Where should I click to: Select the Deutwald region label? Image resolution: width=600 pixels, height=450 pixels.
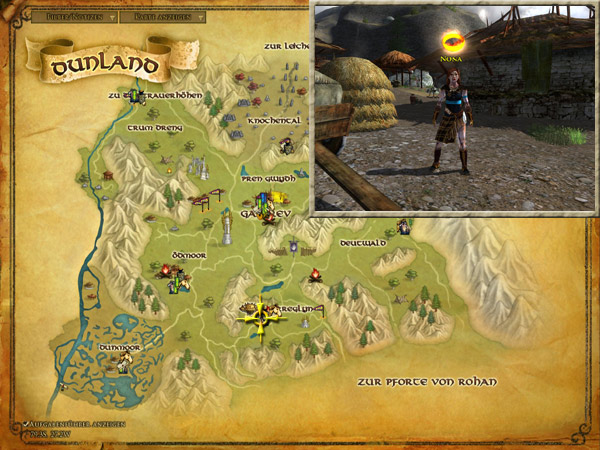point(364,243)
